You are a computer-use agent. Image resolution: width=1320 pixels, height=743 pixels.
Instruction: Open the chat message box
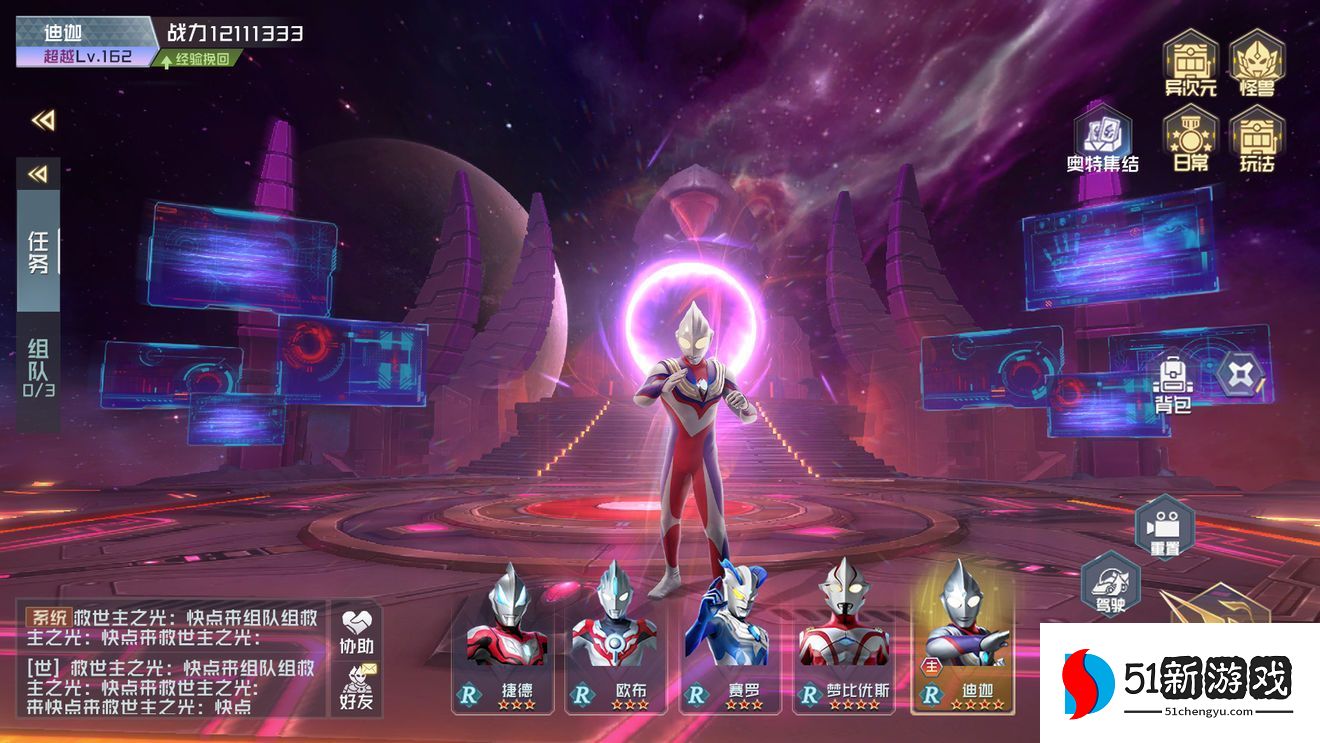pos(170,658)
